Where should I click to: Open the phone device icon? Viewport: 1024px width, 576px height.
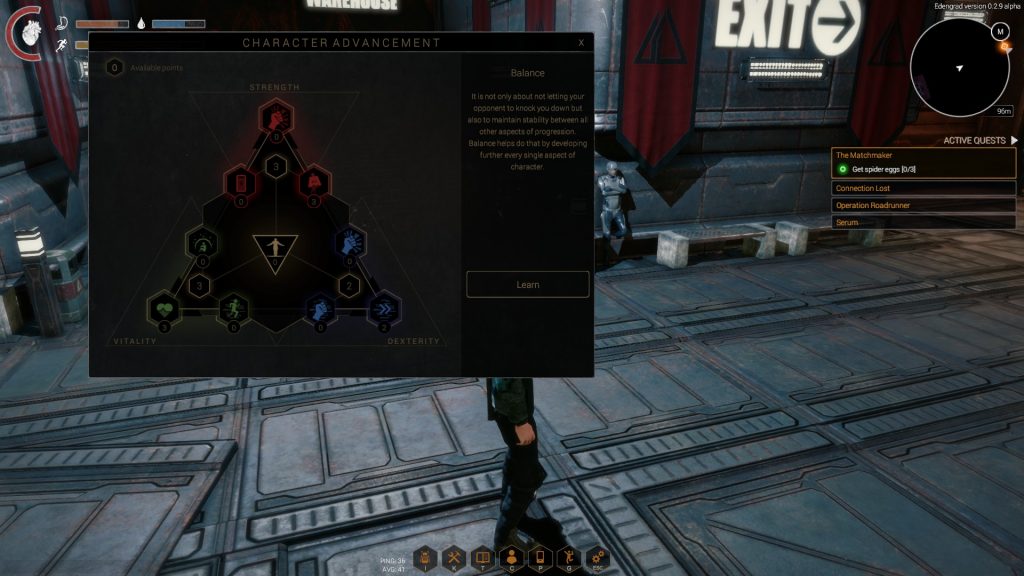coord(540,557)
